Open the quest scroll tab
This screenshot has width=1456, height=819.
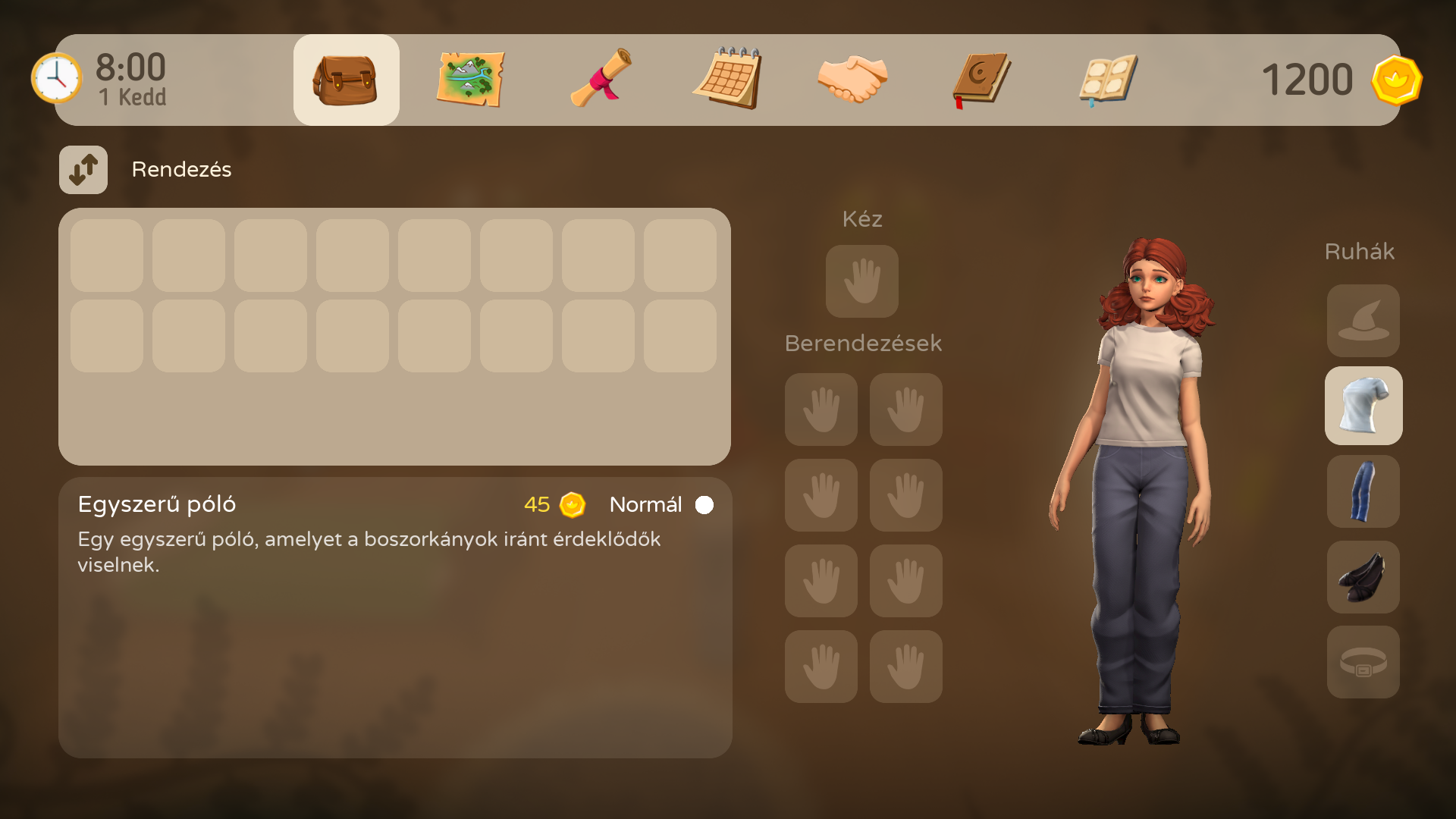tap(601, 80)
